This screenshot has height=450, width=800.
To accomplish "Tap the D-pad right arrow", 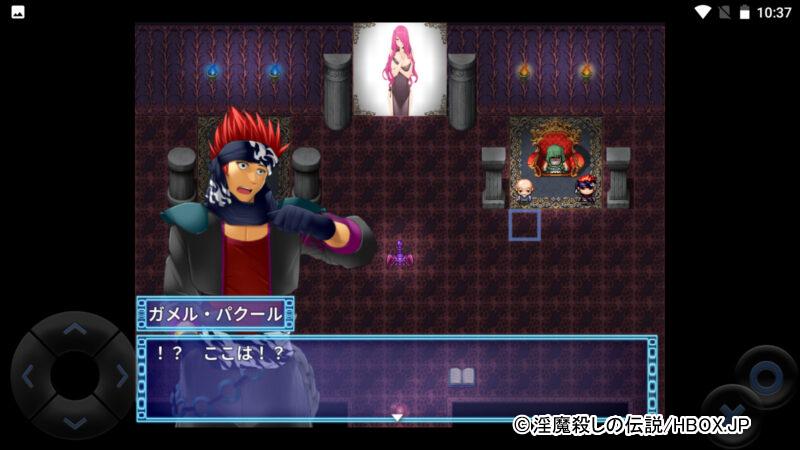I will click(122, 376).
